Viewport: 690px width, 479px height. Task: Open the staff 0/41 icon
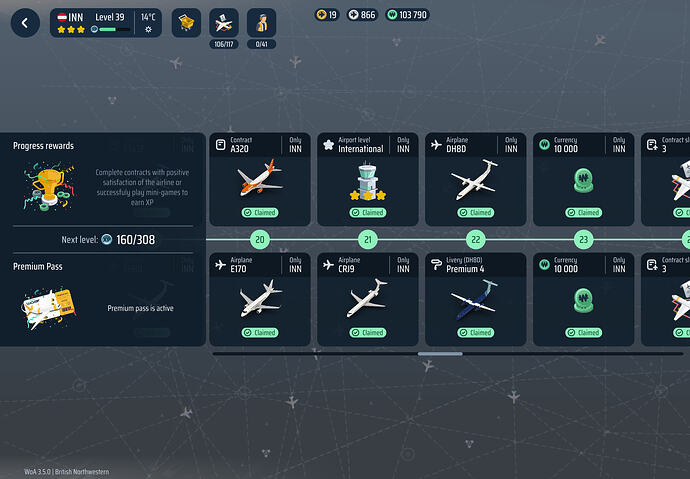click(x=262, y=23)
